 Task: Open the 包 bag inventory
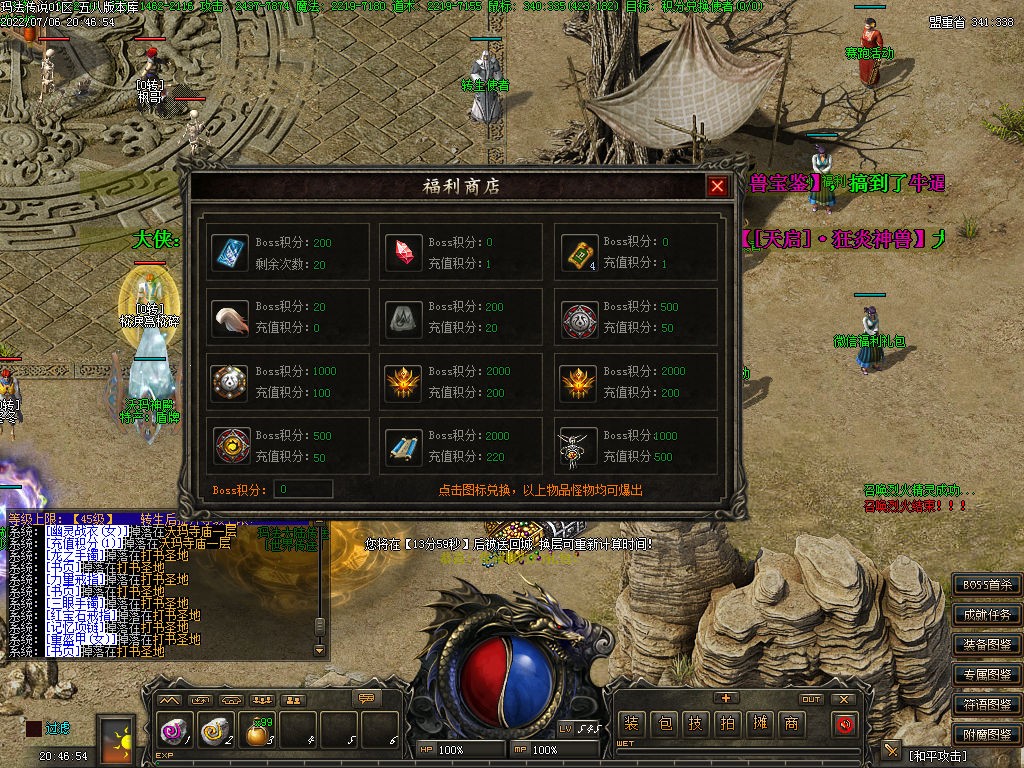point(663,724)
